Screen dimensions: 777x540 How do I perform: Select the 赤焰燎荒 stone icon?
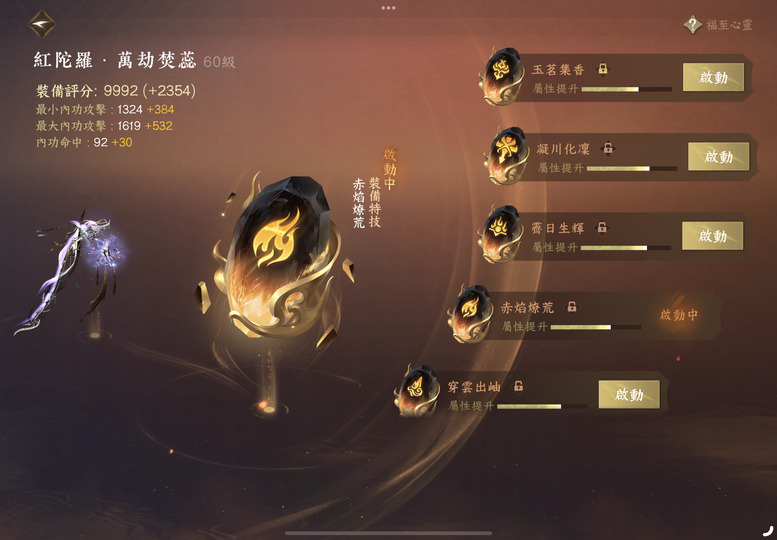468,312
